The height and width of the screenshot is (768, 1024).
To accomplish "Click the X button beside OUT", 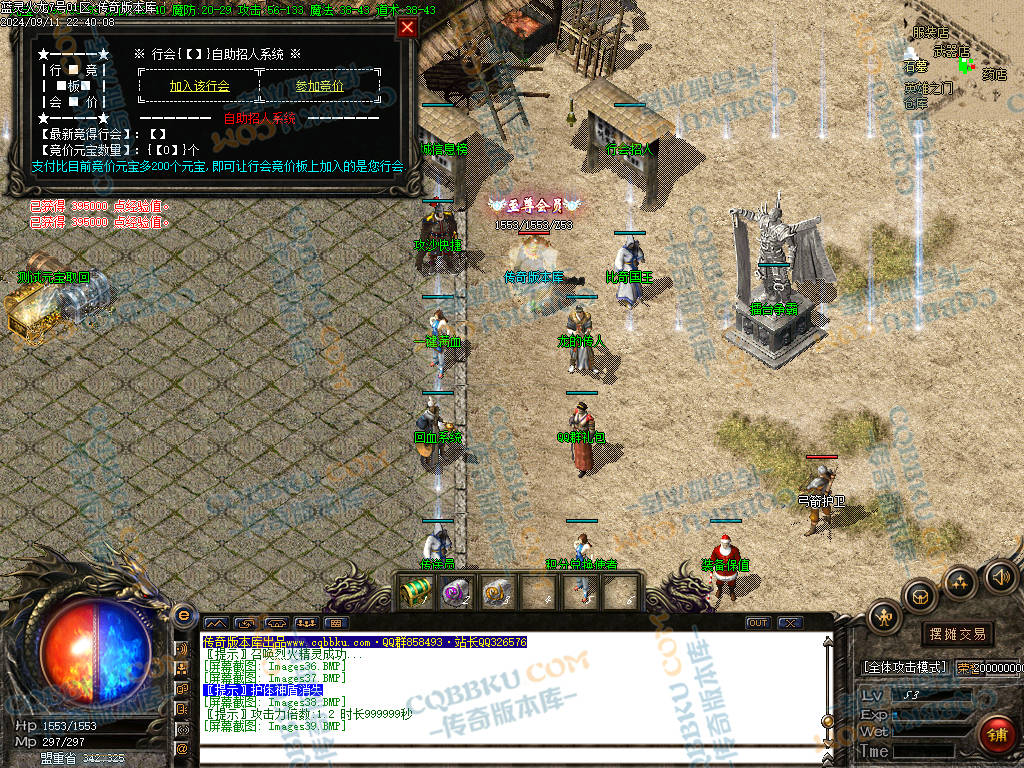I will click(x=790, y=623).
